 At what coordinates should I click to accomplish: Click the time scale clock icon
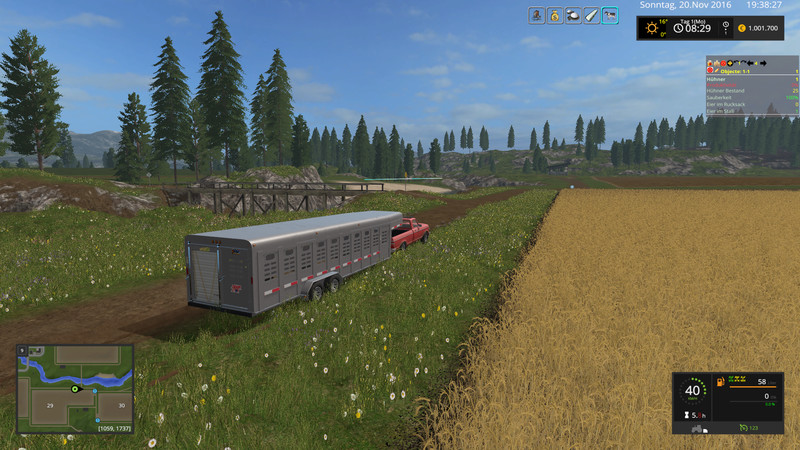point(678,28)
